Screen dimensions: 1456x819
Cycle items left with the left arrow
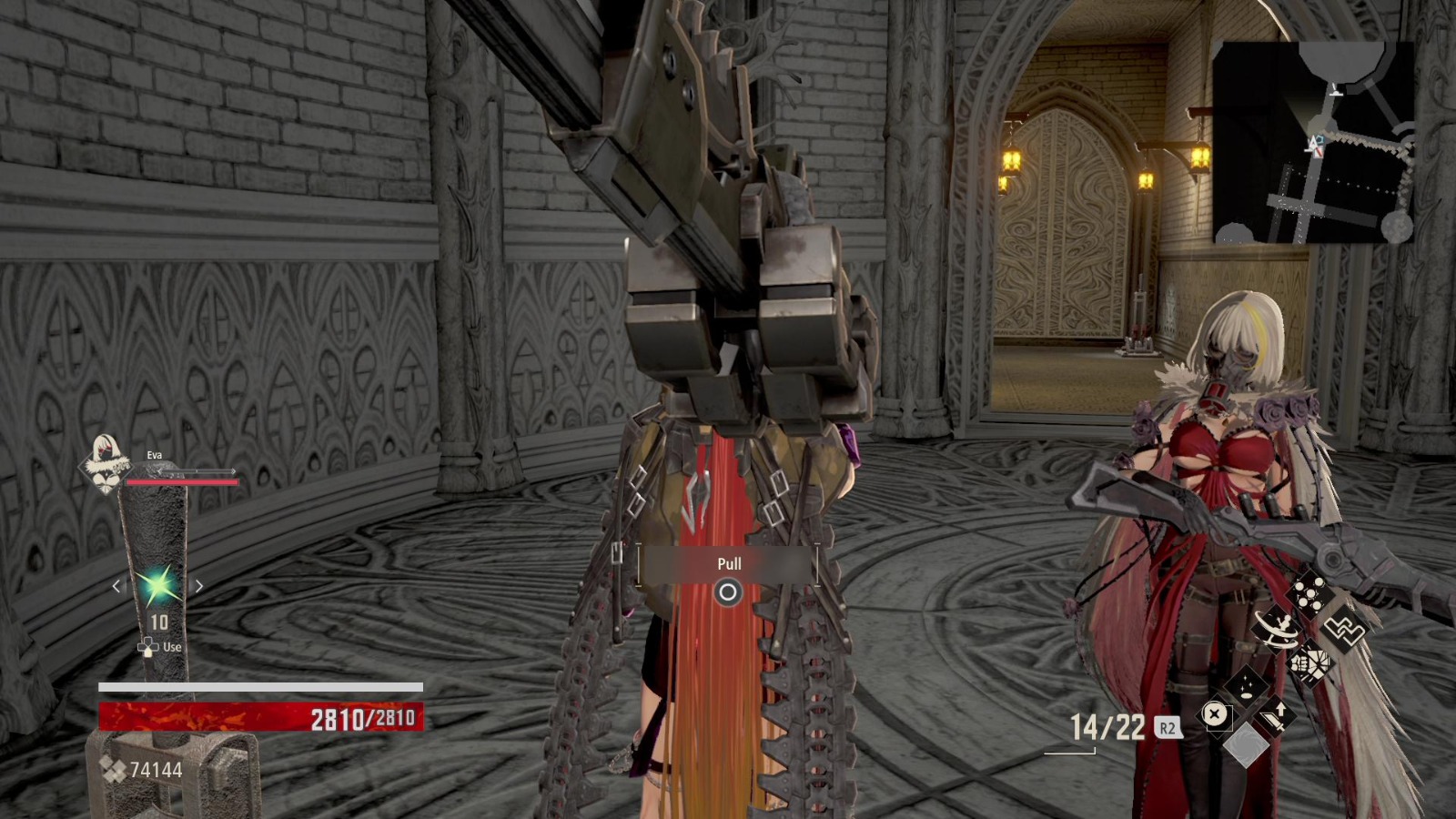coord(117,586)
